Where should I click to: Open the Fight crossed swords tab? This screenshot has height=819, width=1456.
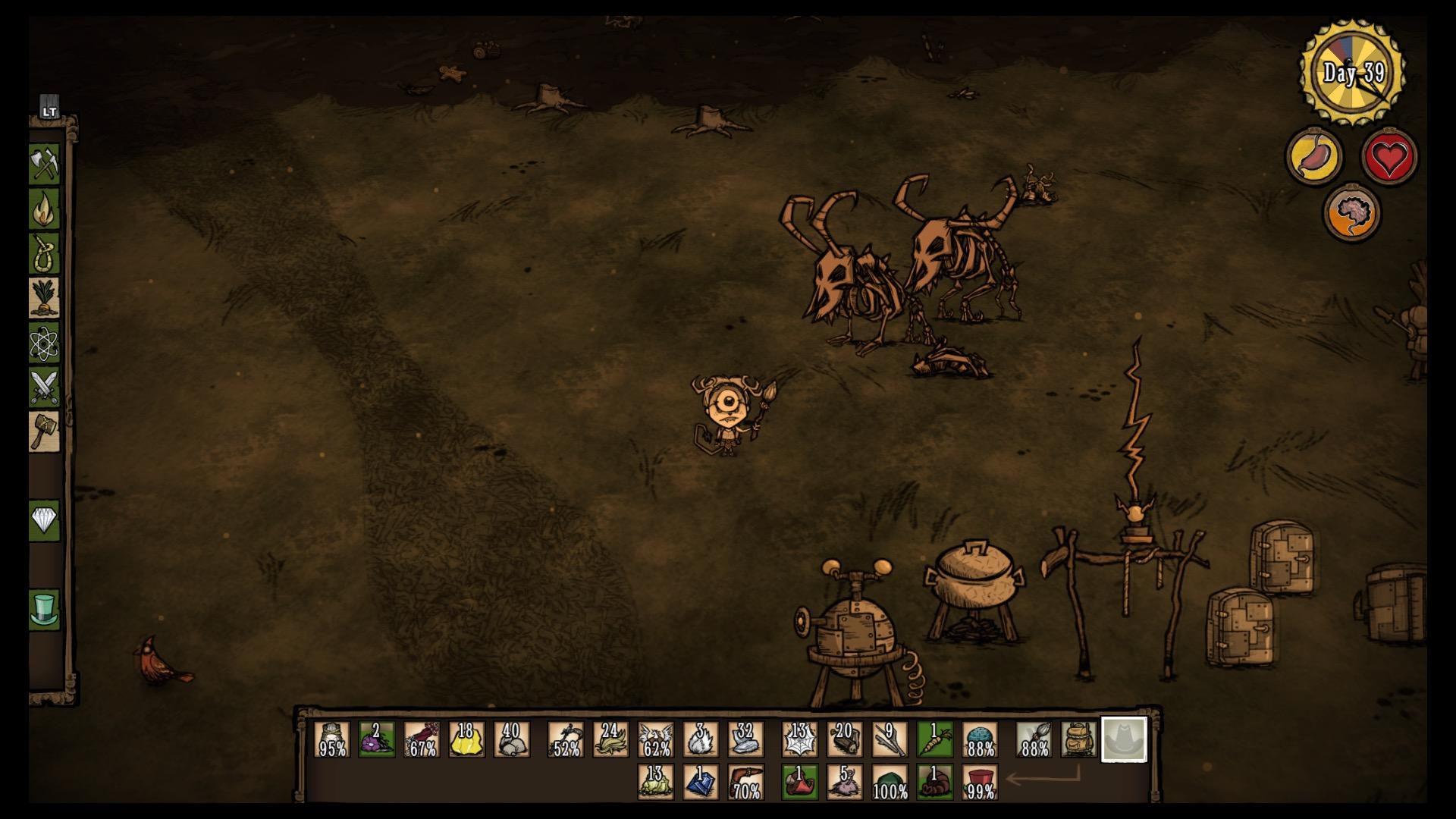click(44, 387)
